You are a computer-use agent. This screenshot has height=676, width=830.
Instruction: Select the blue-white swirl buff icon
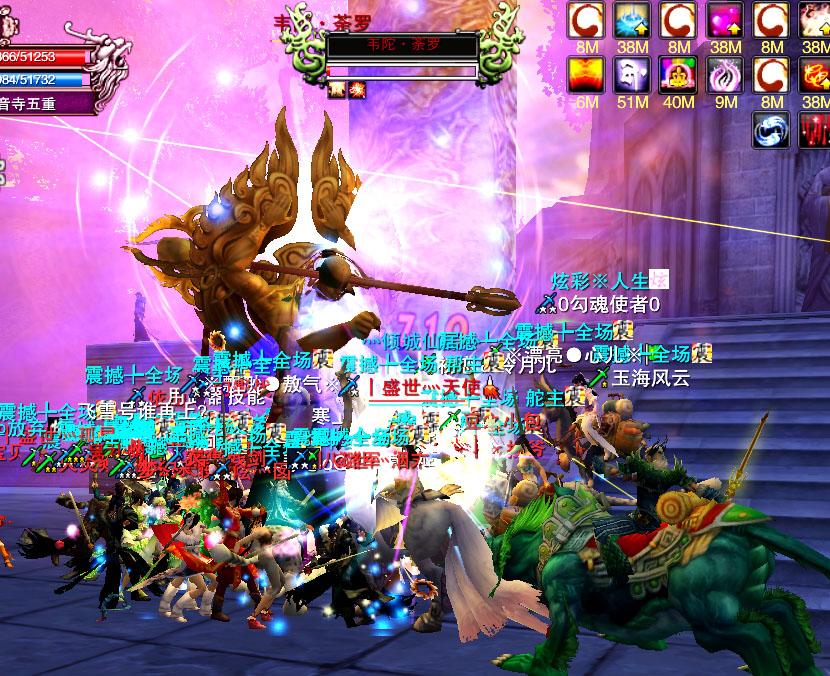coord(775,130)
